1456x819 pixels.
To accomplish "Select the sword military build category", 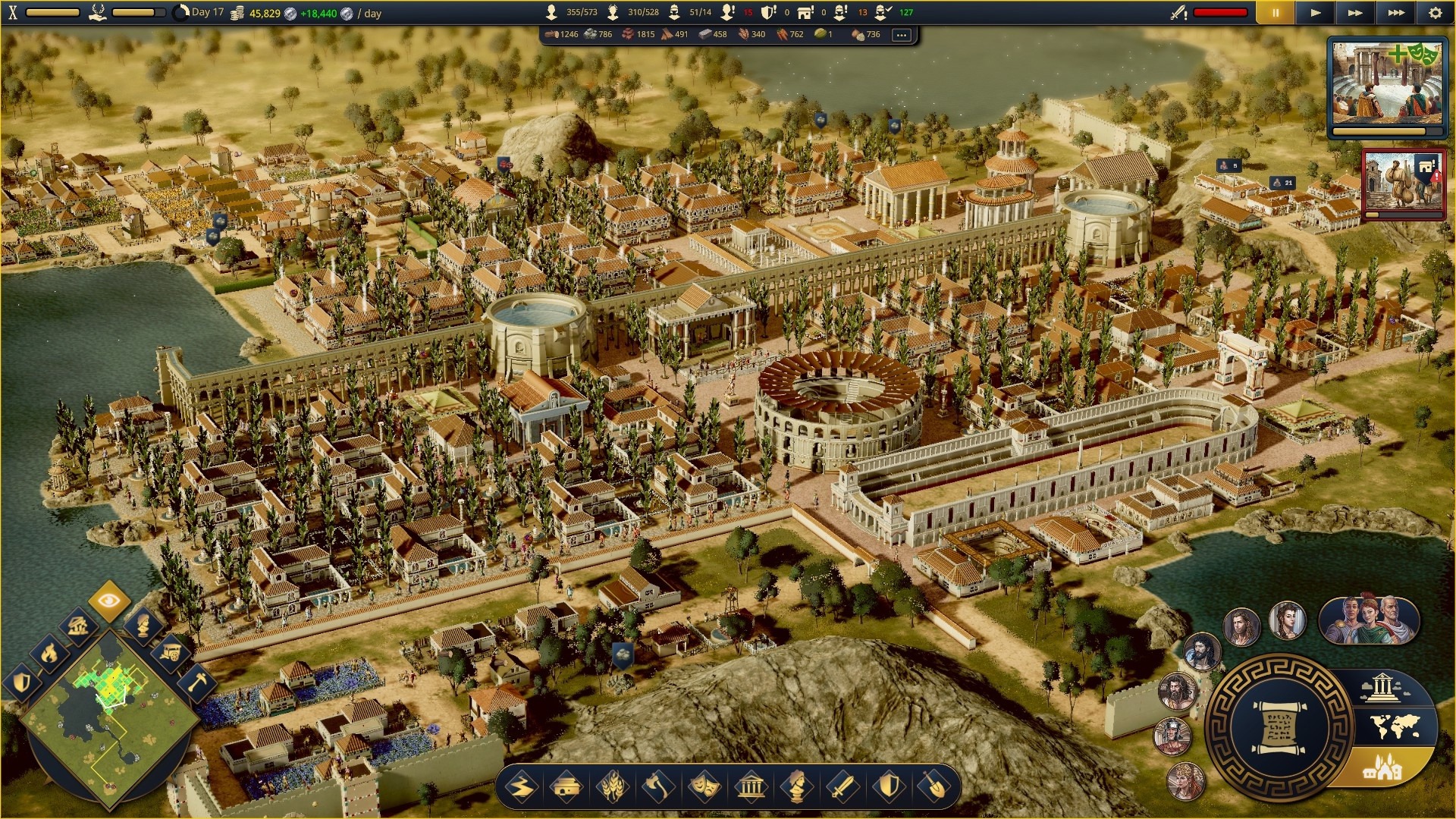I will pos(842,786).
